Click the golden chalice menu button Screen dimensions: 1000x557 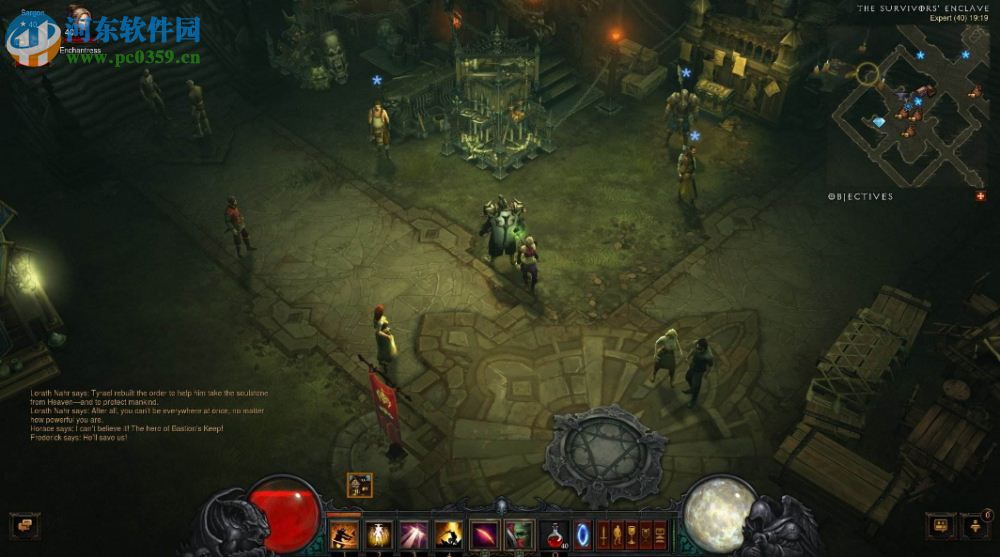point(631,534)
